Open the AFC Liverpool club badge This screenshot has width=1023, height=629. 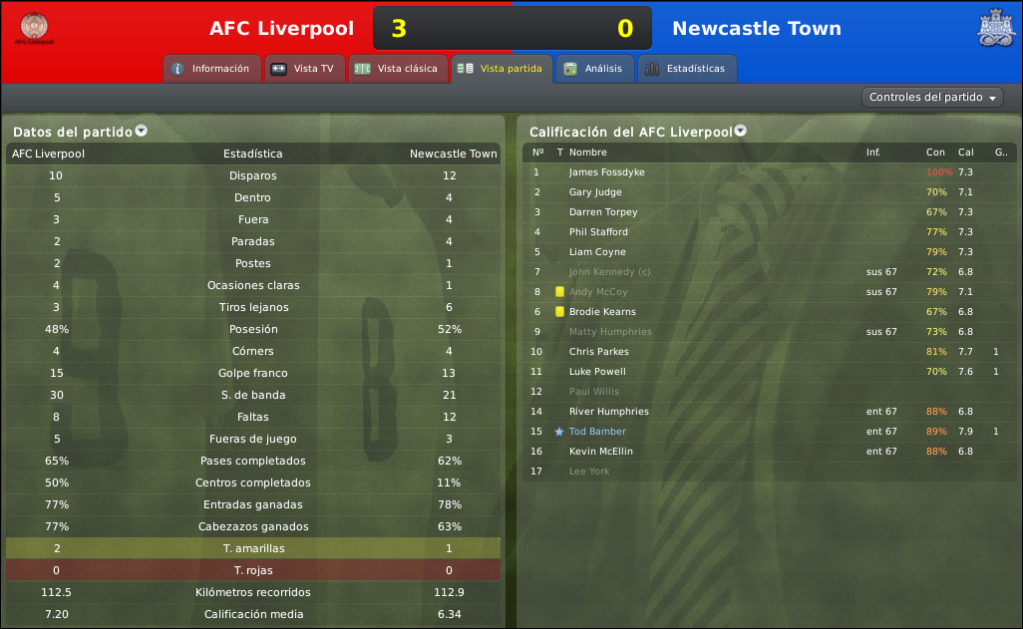tap(35, 28)
